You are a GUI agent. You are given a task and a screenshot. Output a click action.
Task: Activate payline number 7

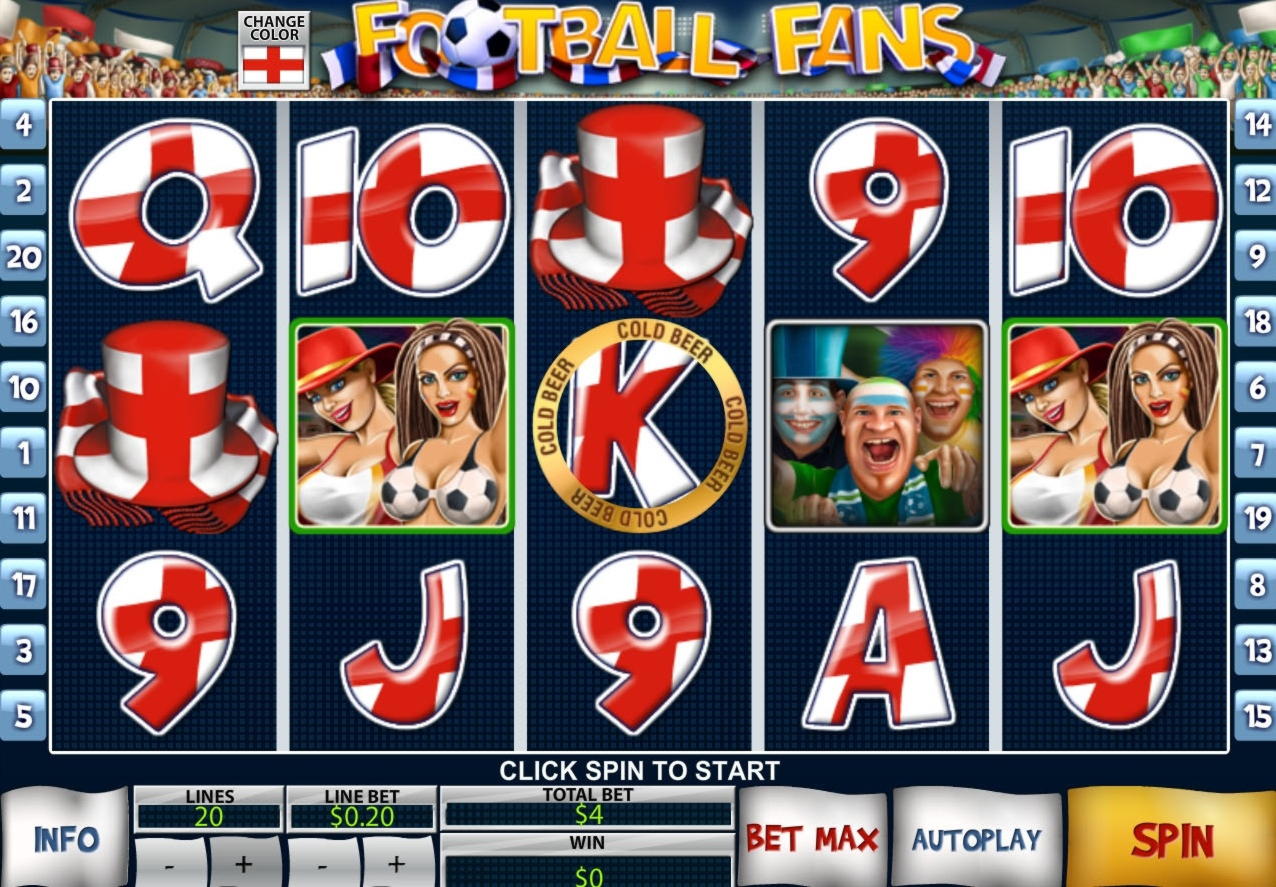pyautogui.click(x=1255, y=454)
